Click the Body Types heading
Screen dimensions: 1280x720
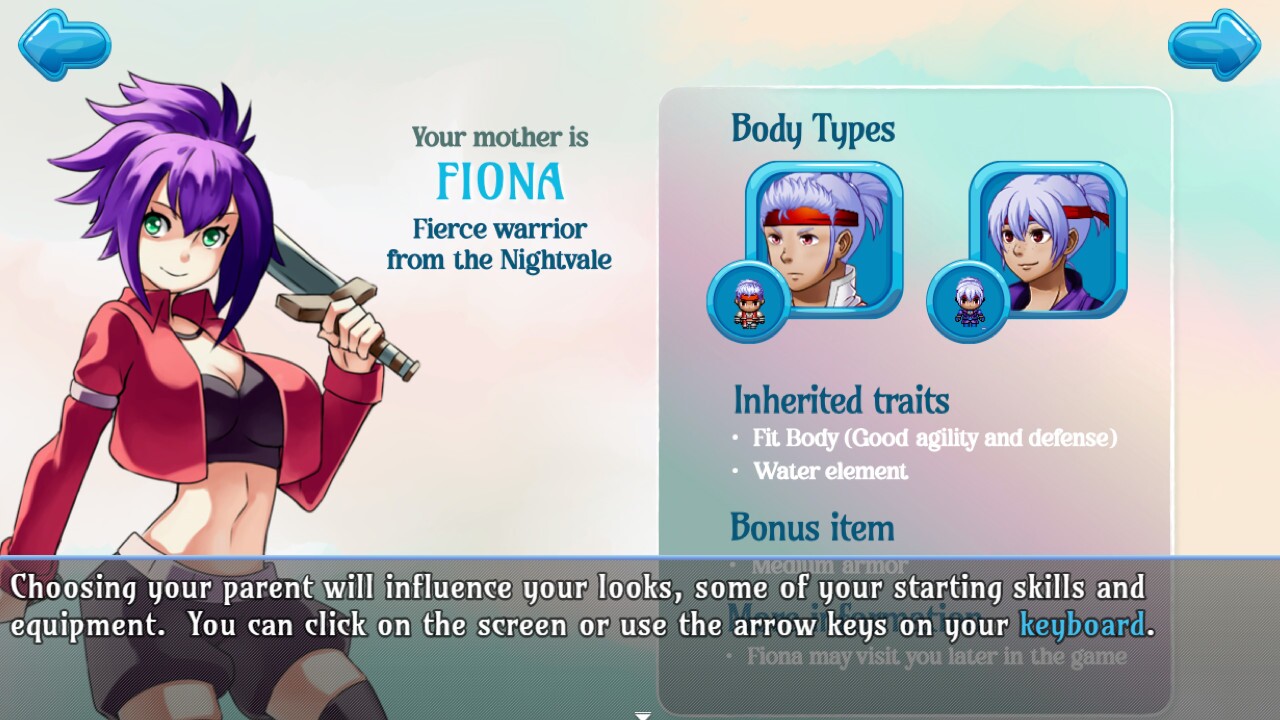tap(814, 129)
